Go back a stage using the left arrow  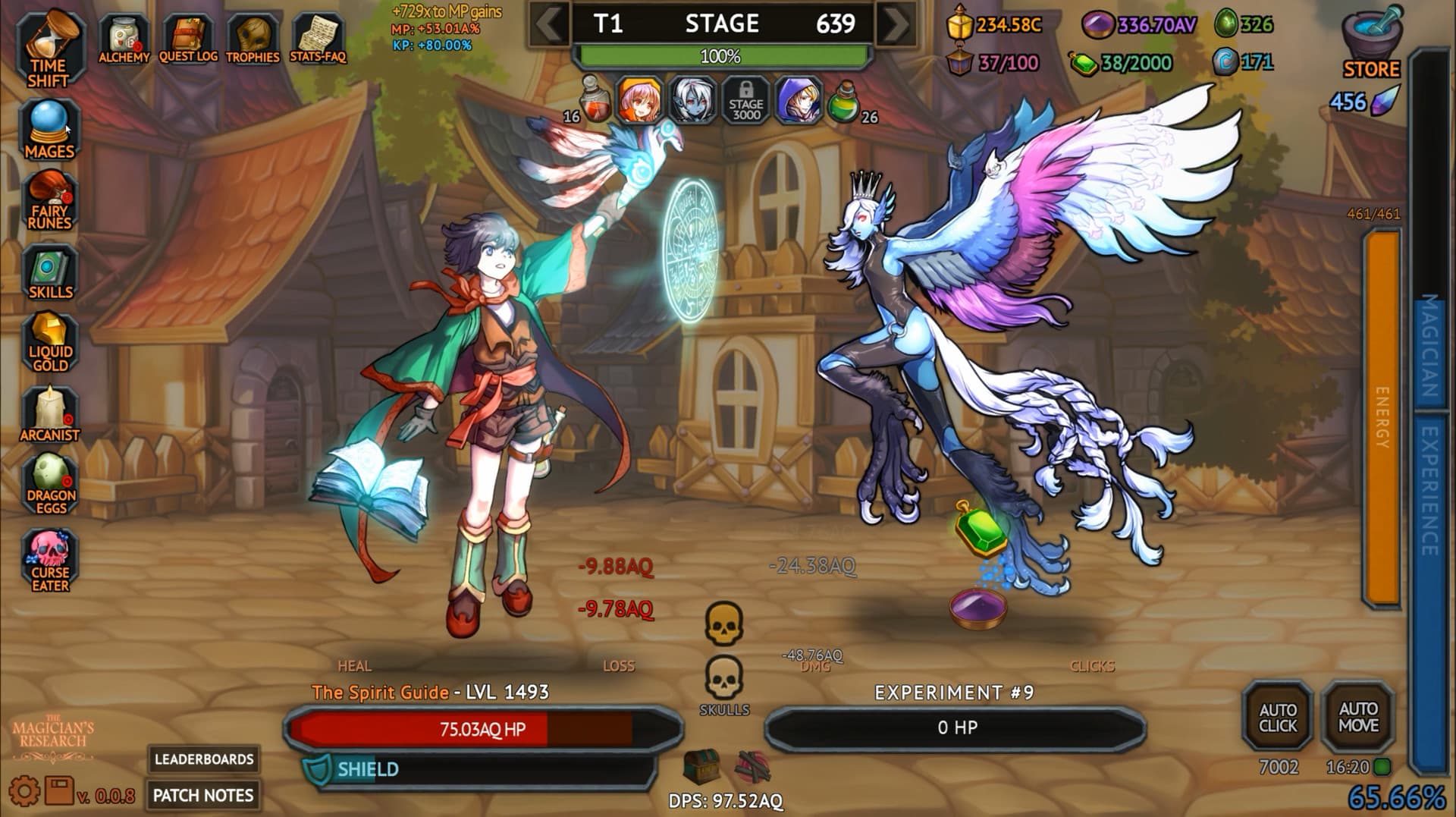click(548, 24)
